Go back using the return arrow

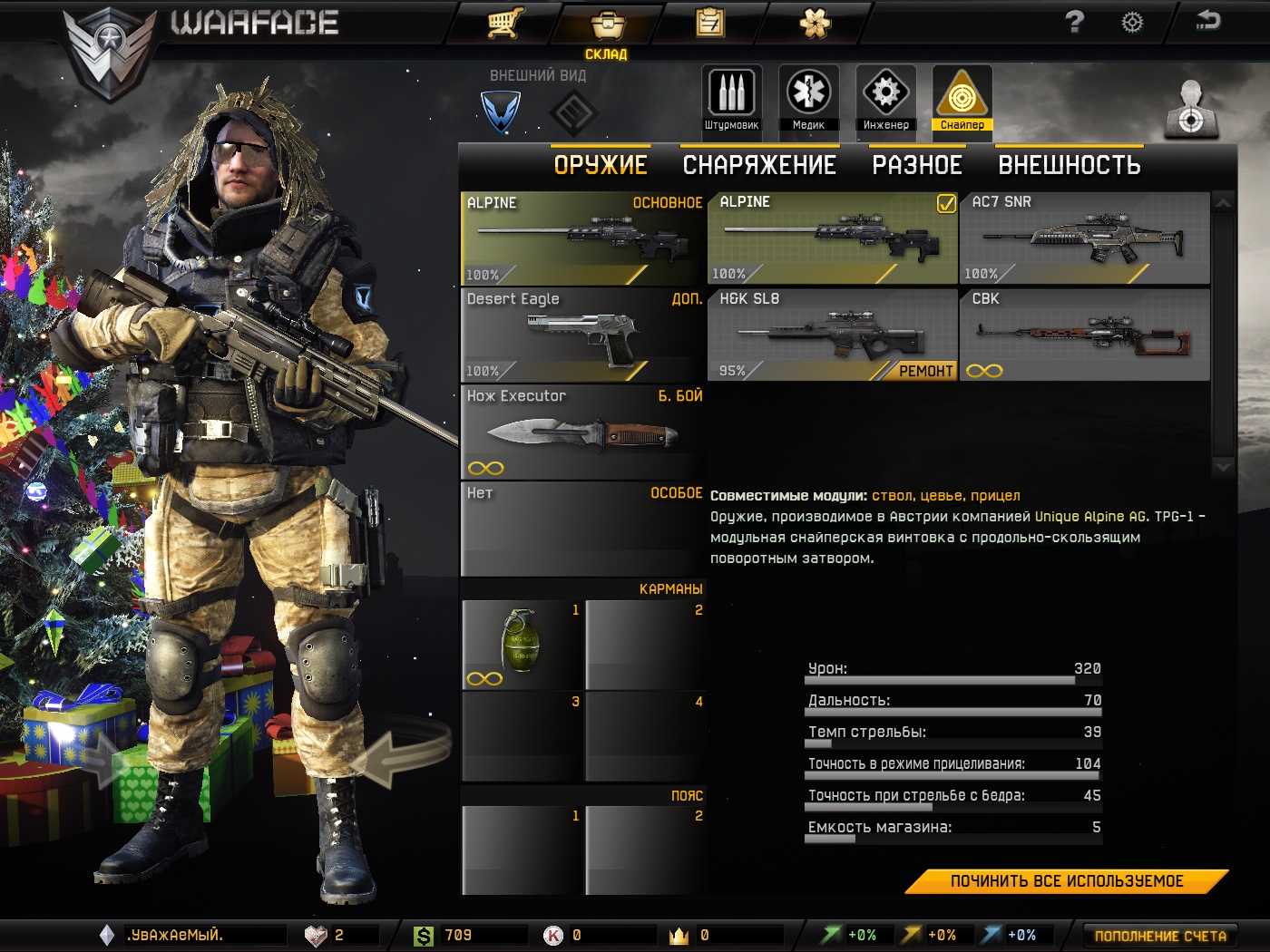coord(1207,20)
